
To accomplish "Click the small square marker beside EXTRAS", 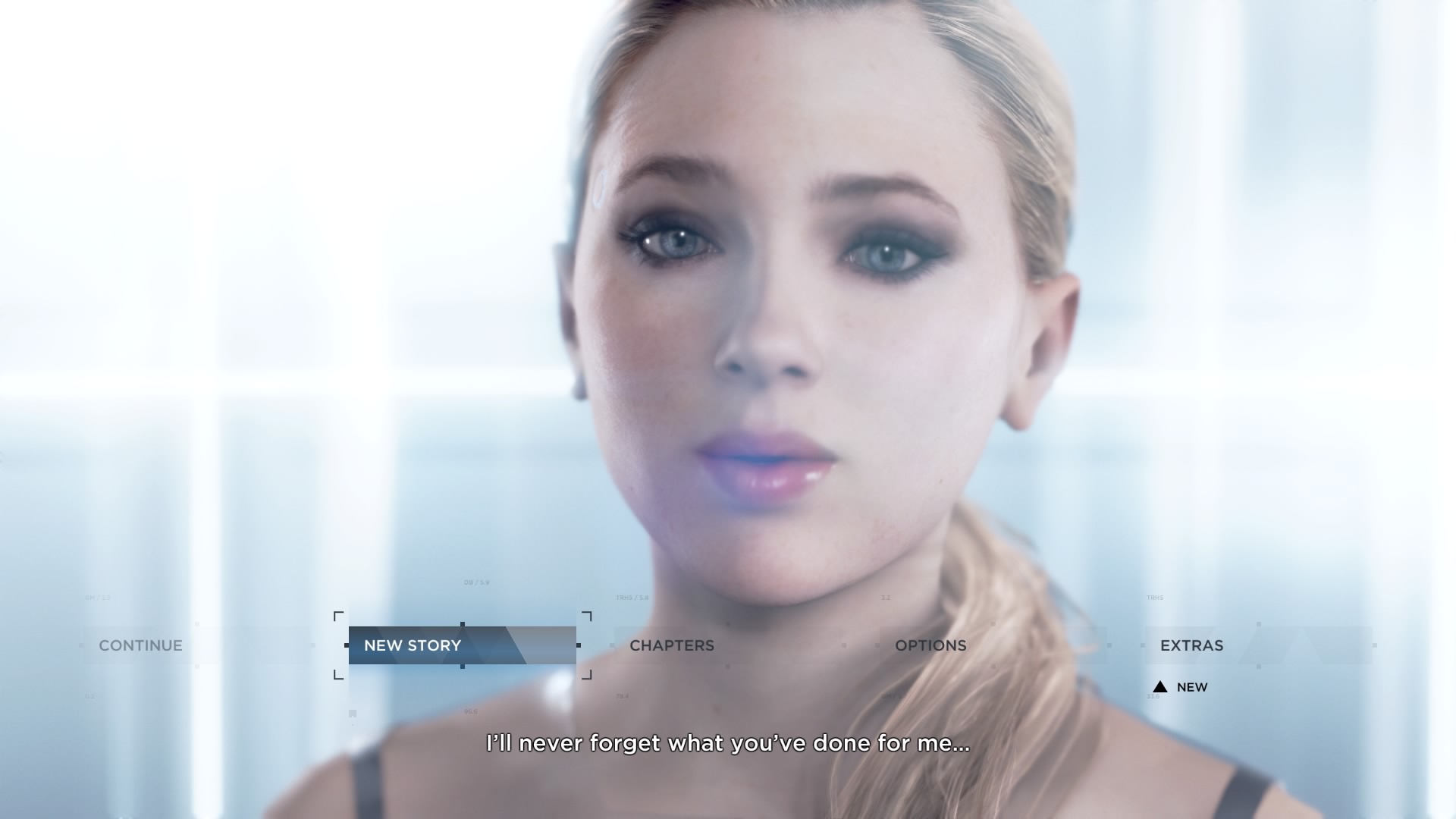I will click(1144, 645).
